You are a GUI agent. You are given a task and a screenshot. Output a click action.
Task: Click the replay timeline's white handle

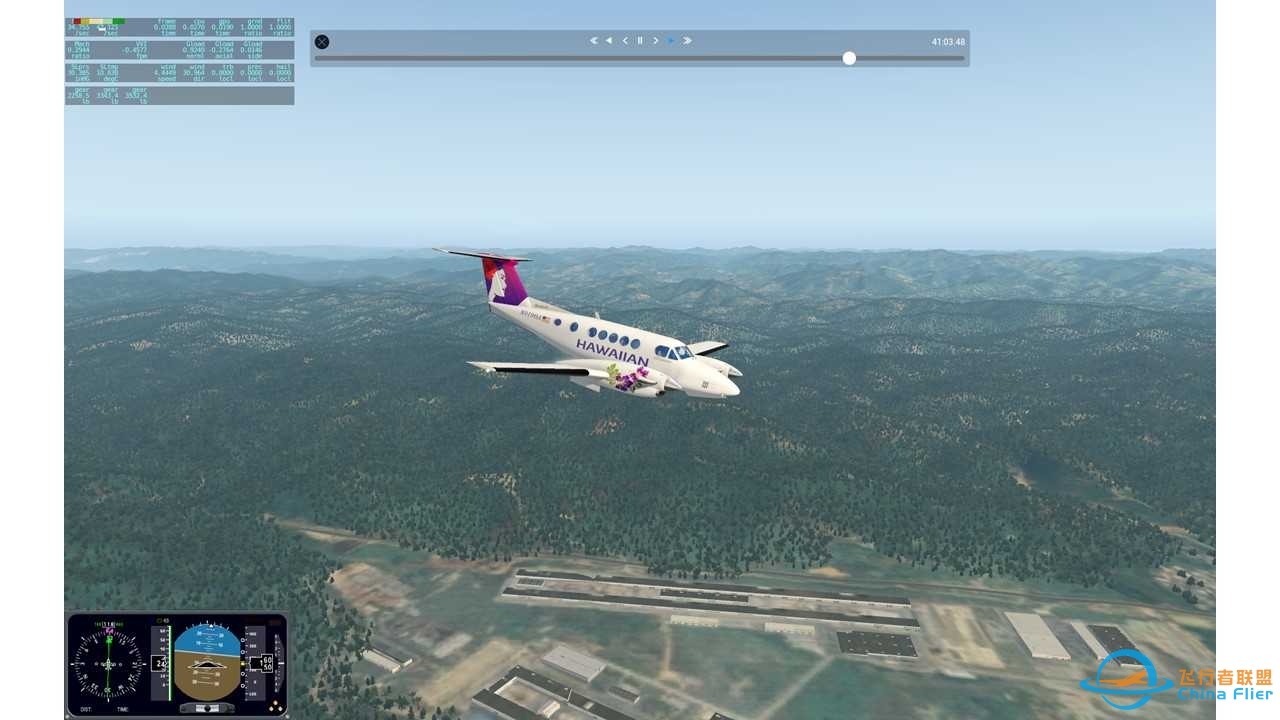coord(849,58)
